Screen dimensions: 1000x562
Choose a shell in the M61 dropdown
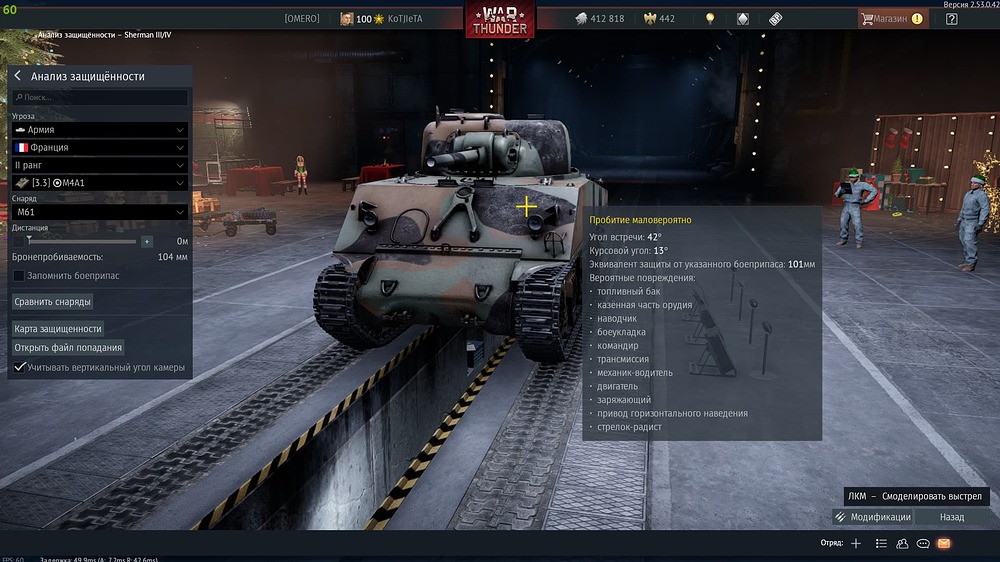point(100,212)
